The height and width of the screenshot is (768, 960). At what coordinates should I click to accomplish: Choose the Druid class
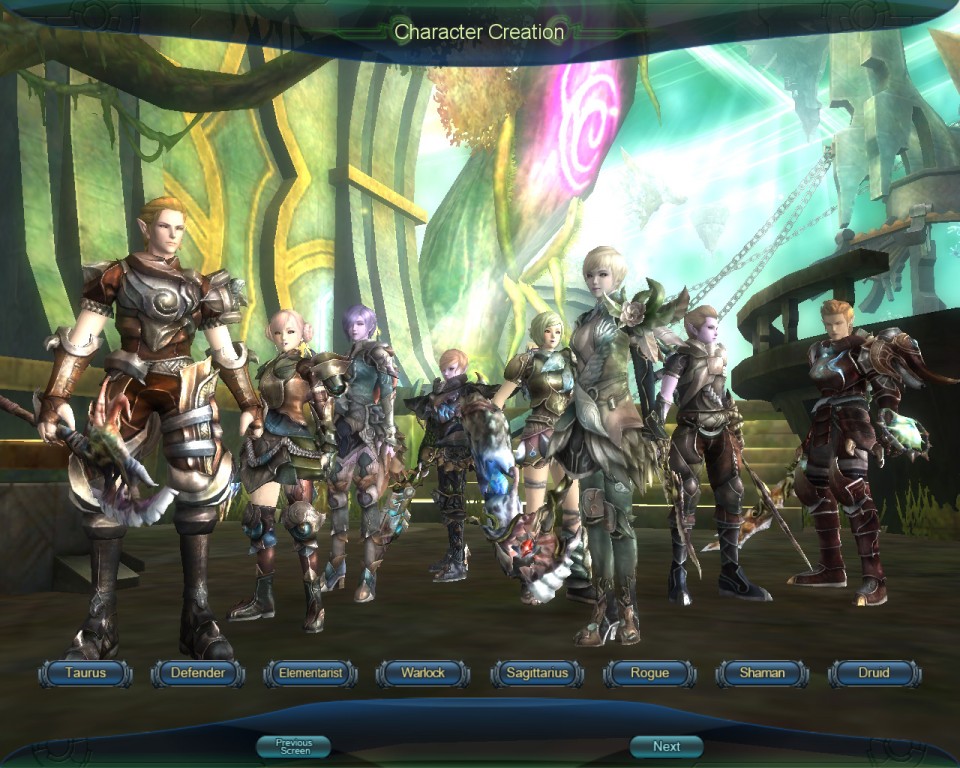click(874, 673)
